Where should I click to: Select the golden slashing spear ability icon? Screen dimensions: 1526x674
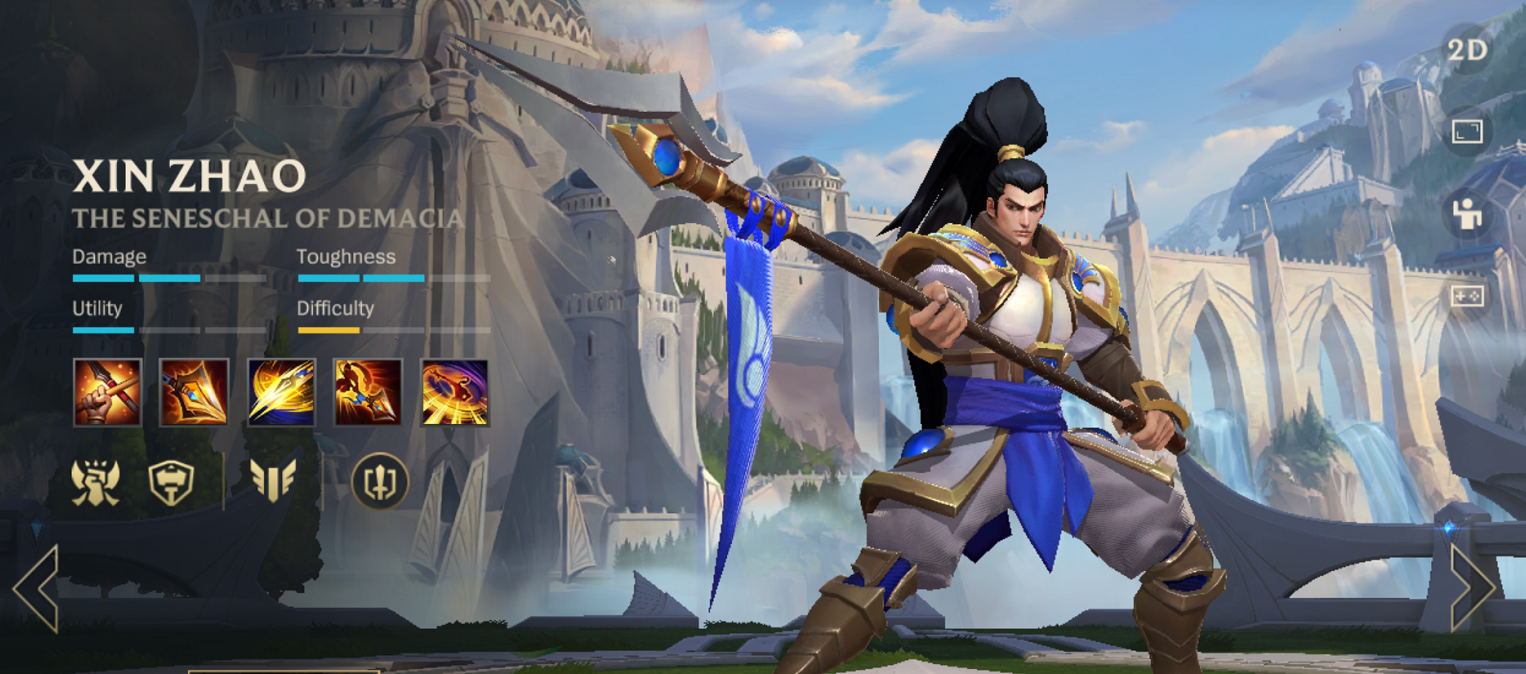[281, 392]
